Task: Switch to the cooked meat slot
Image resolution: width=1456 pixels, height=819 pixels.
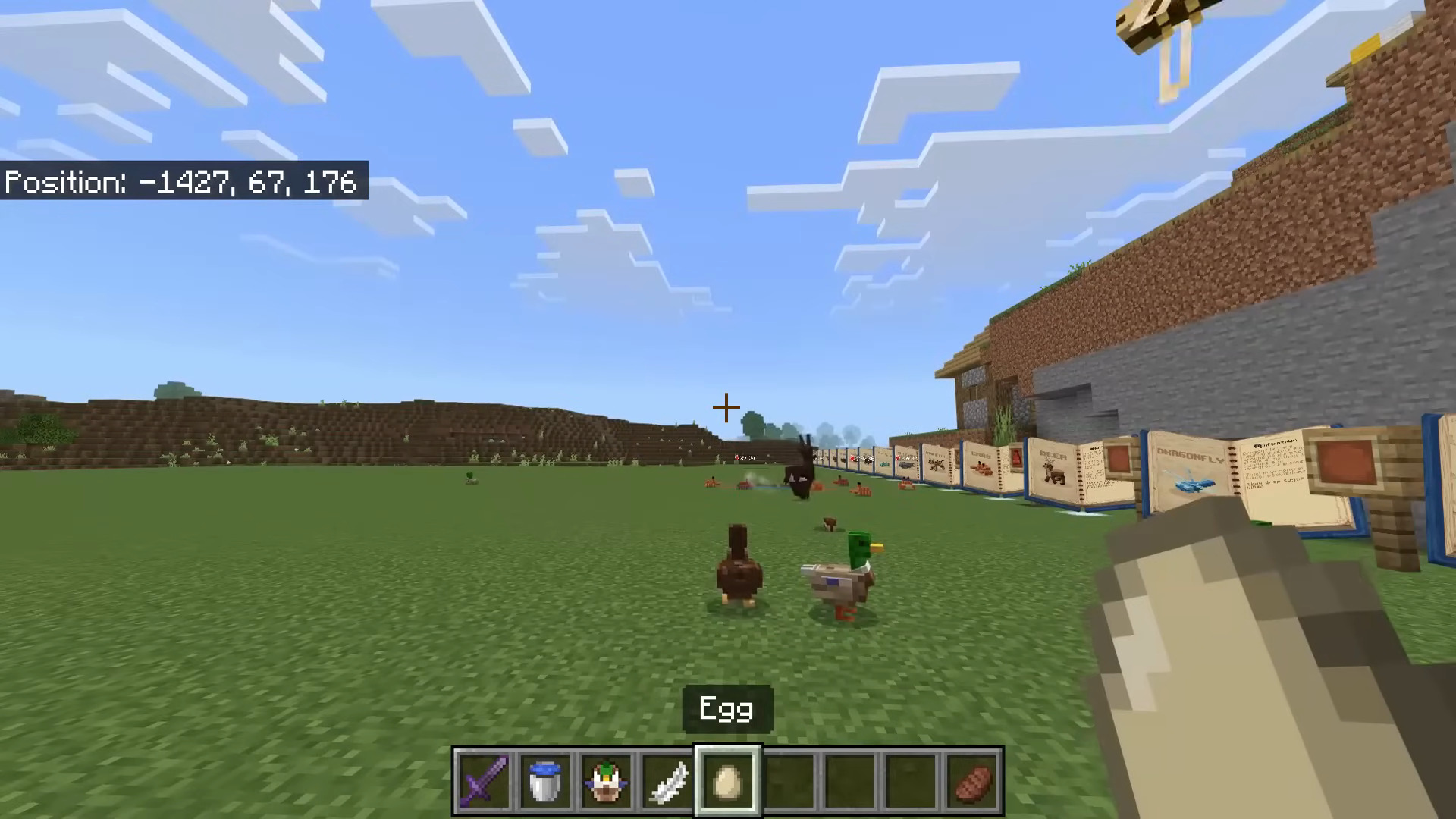Action: click(973, 781)
